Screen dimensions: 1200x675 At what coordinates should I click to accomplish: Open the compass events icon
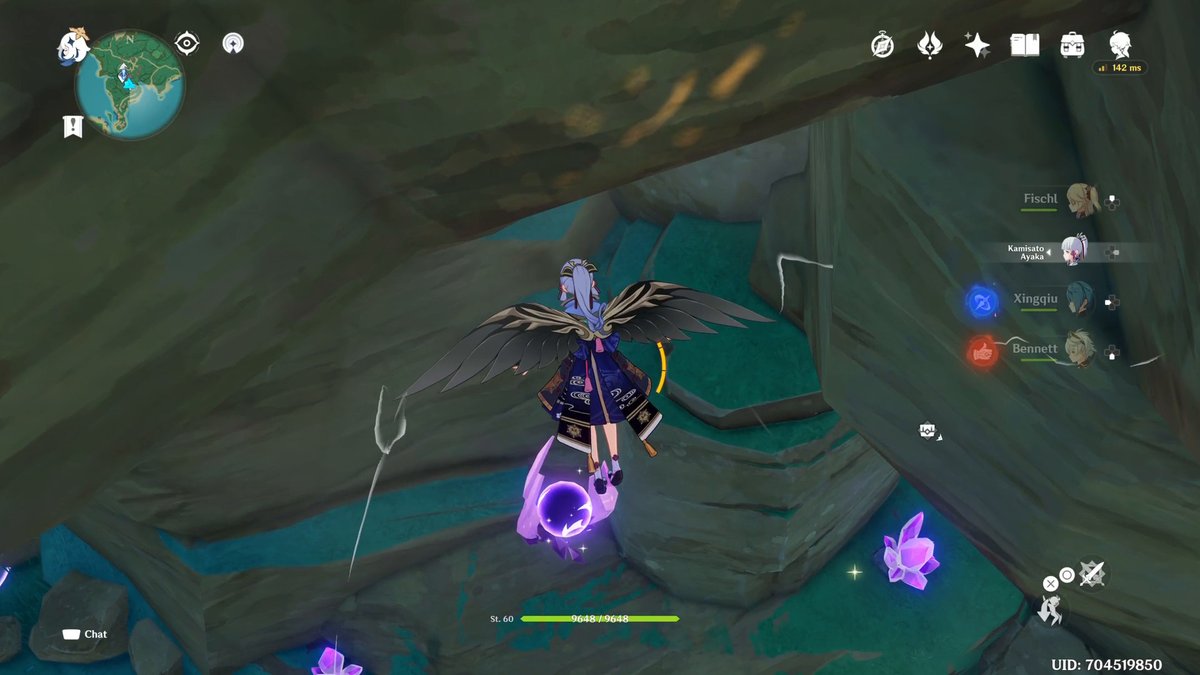(882, 45)
